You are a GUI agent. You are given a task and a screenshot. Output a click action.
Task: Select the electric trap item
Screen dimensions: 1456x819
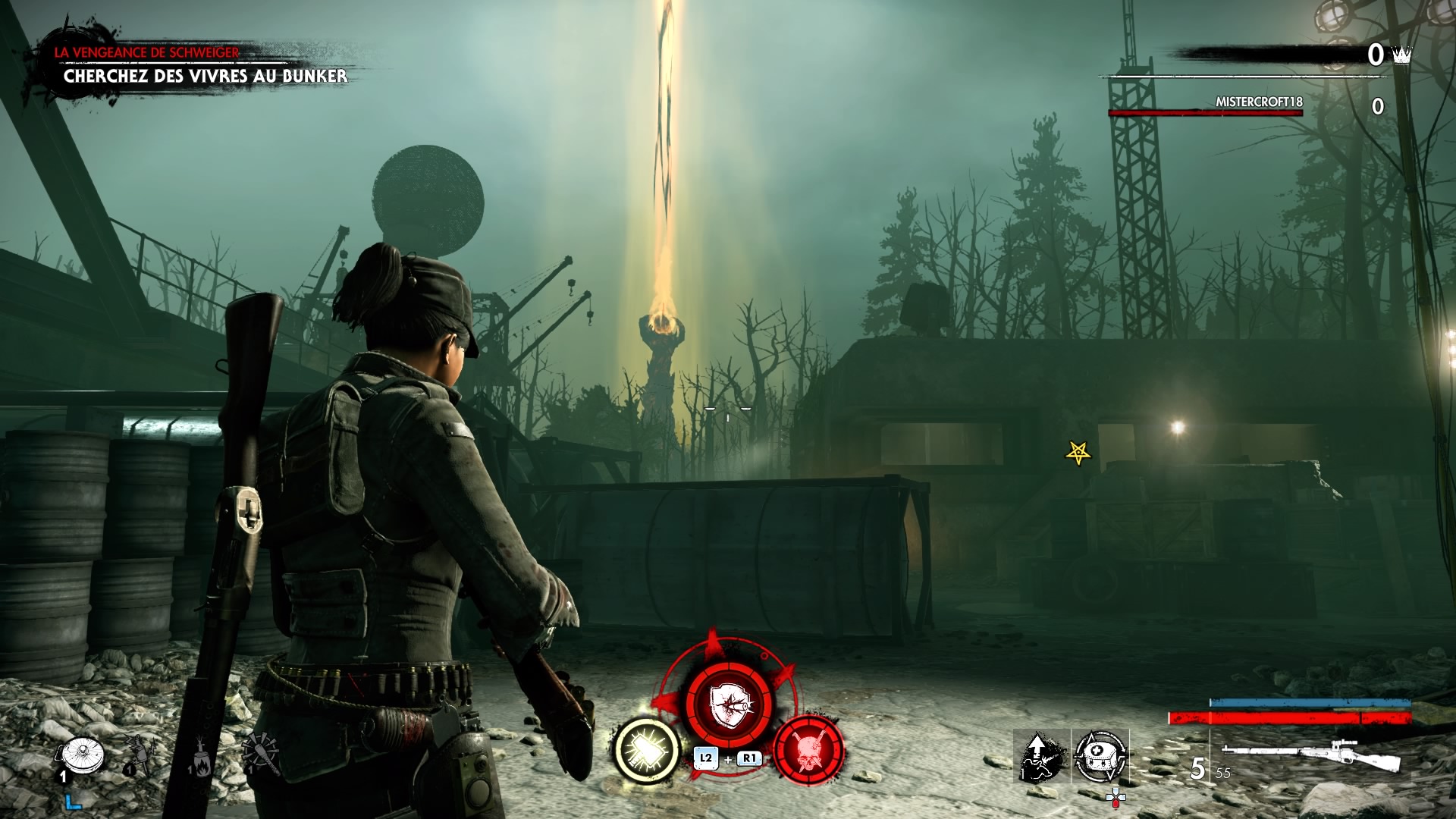tap(140, 755)
